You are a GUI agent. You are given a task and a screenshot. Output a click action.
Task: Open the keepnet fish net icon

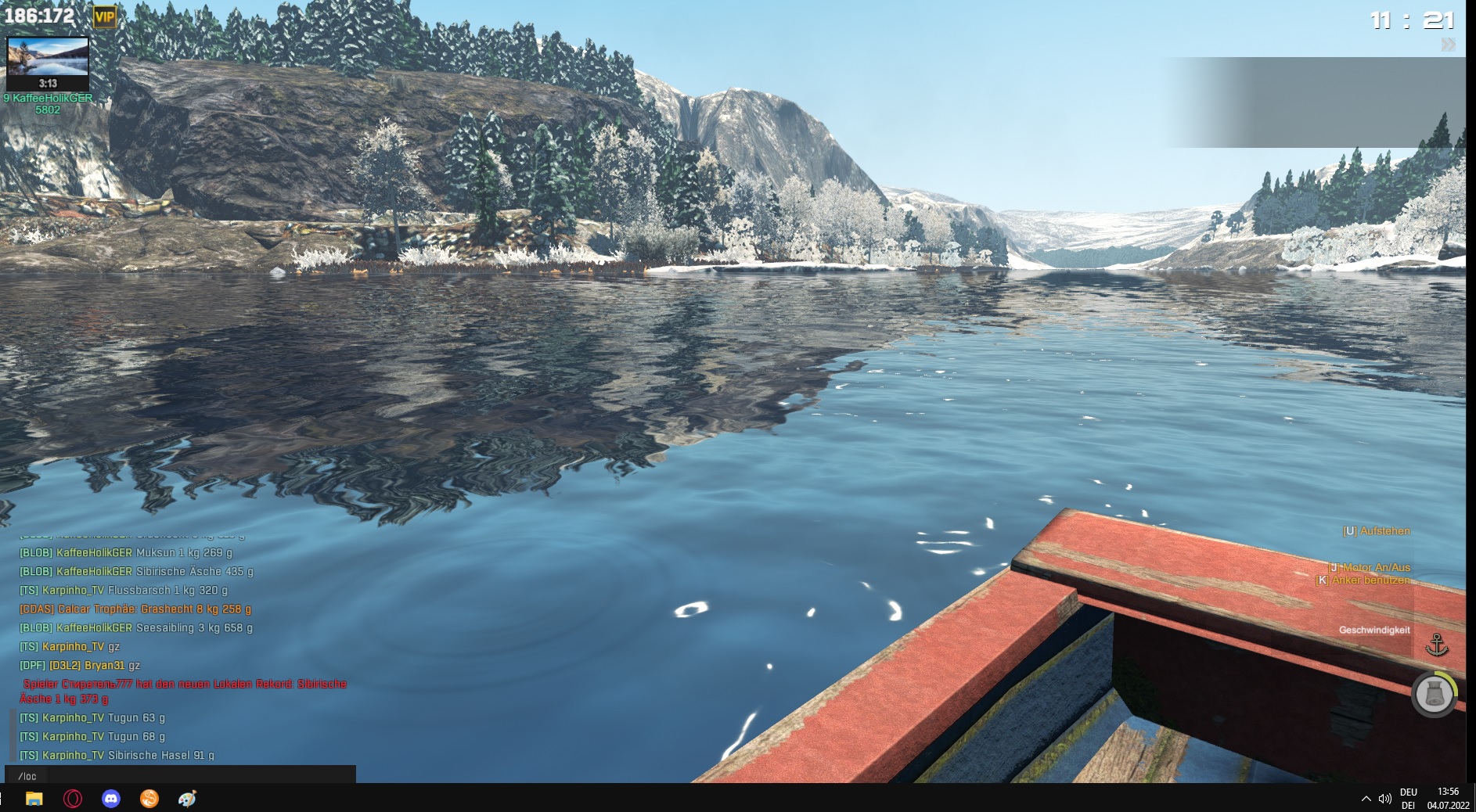(x=1434, y=694)
